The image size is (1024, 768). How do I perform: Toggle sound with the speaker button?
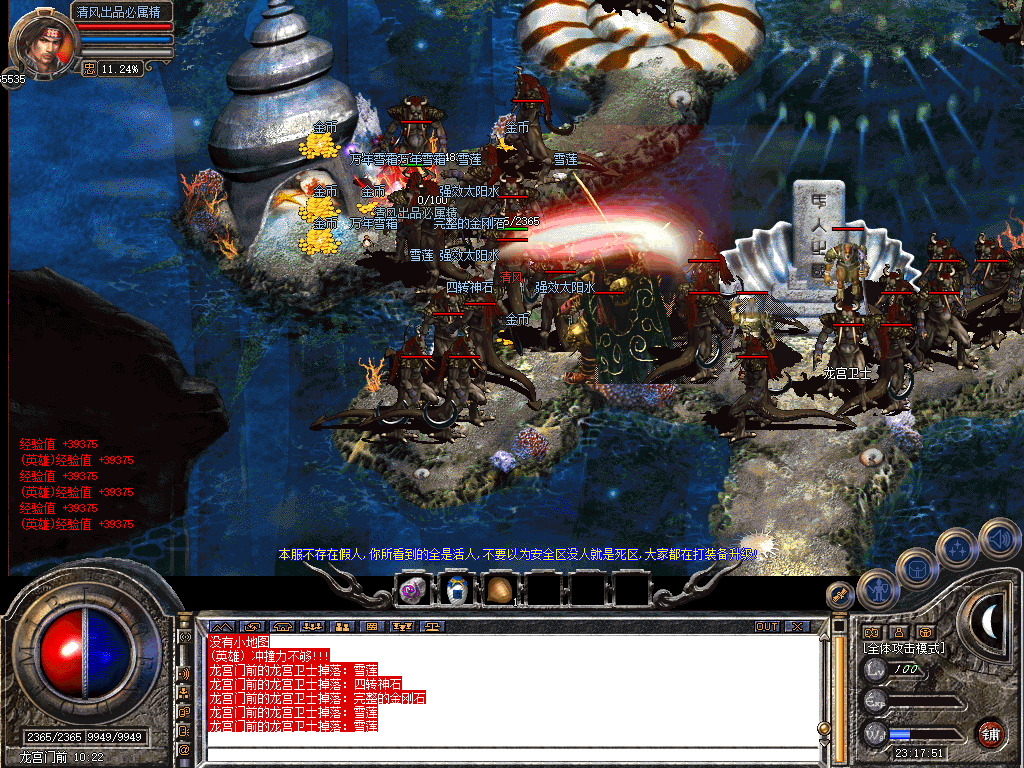[x=999, y=537]
